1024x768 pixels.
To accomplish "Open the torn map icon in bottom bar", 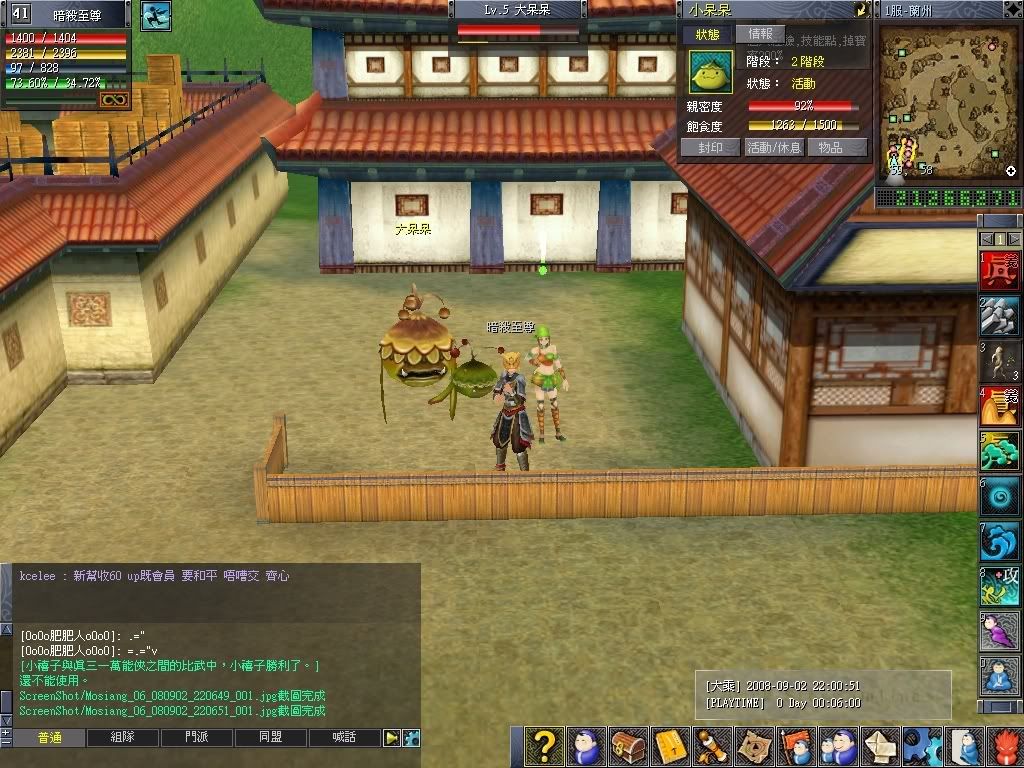I will tap(754, 747).
